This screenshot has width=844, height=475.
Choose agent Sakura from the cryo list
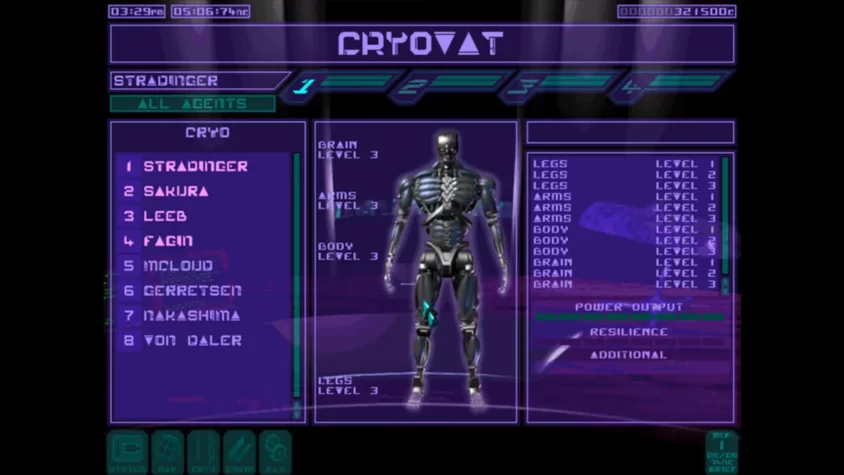point(180,191)
